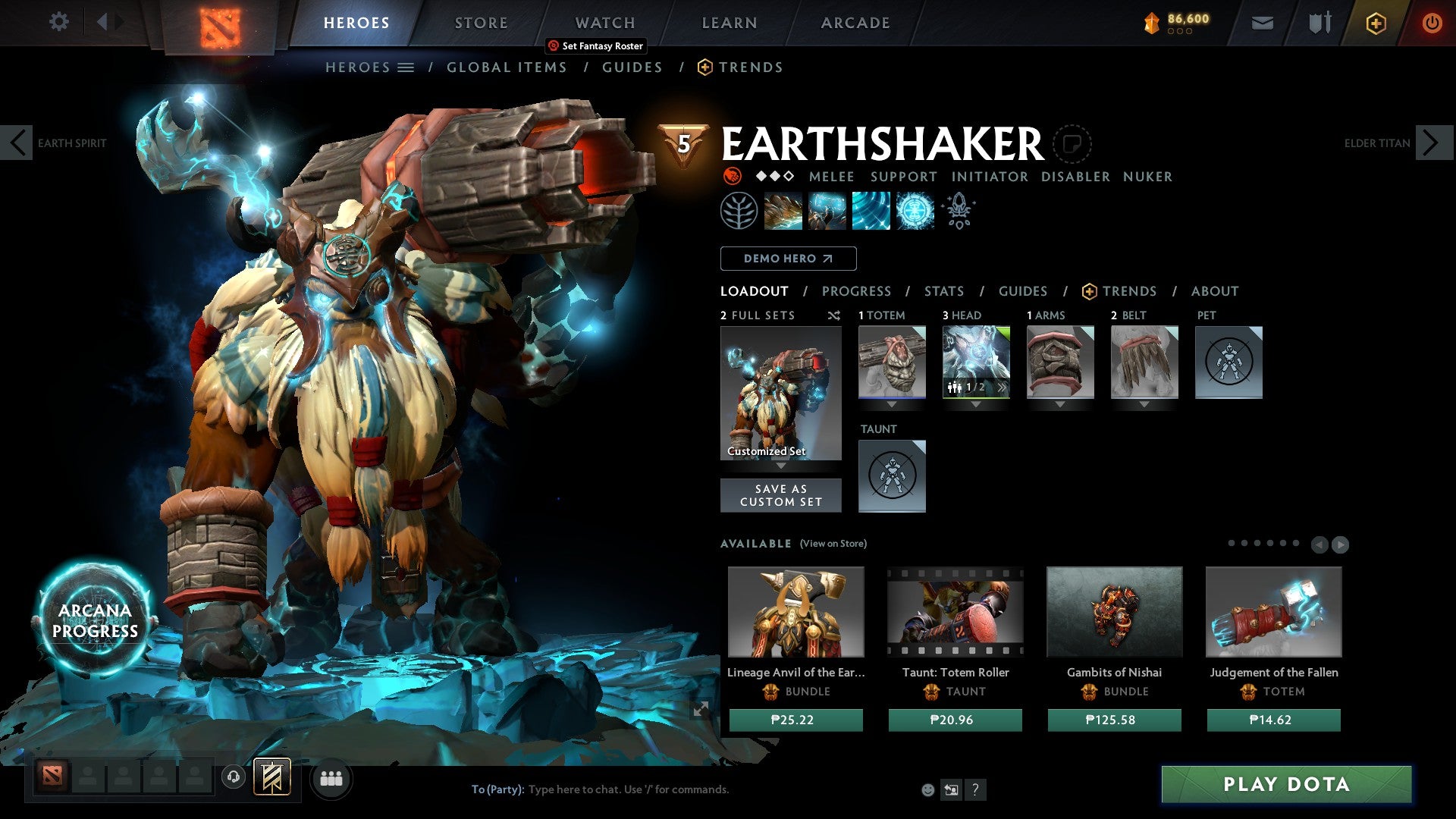Open the mail notifications inbox

click(x=1262, y=23)
